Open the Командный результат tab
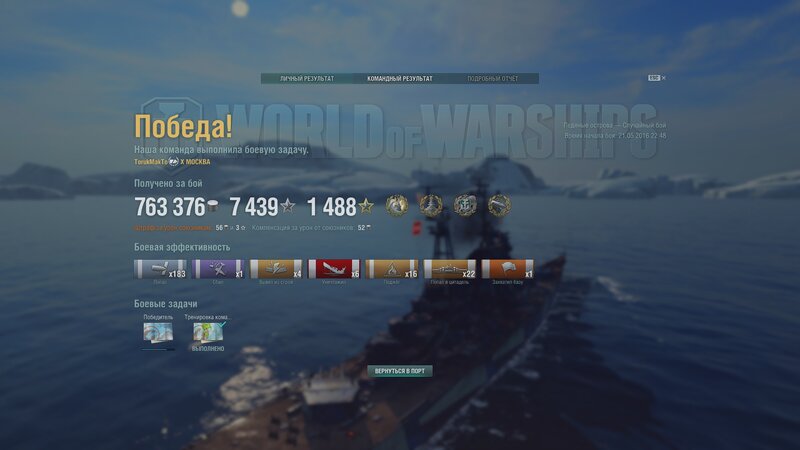The image size is (800, 450). coord(400,78)
